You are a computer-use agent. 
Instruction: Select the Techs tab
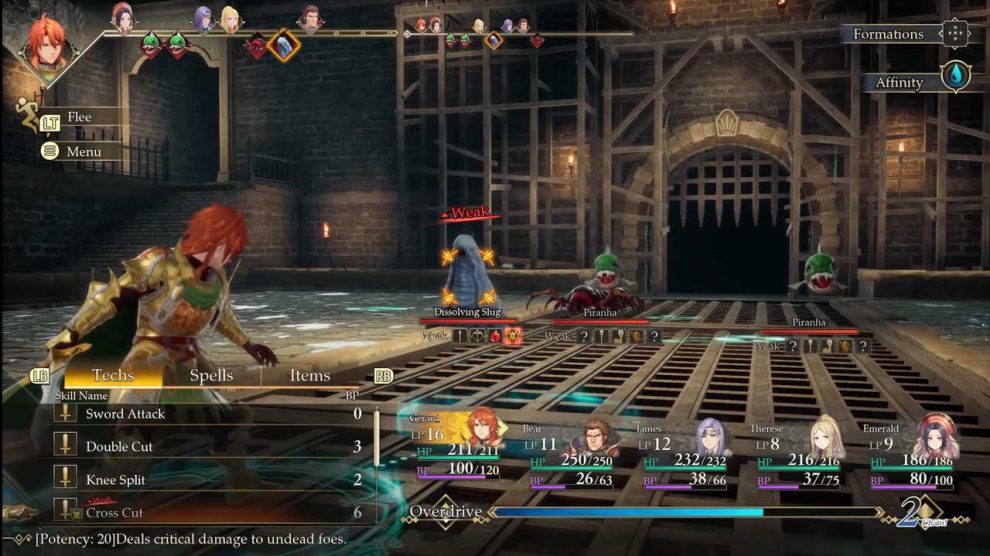coord(113,376)
